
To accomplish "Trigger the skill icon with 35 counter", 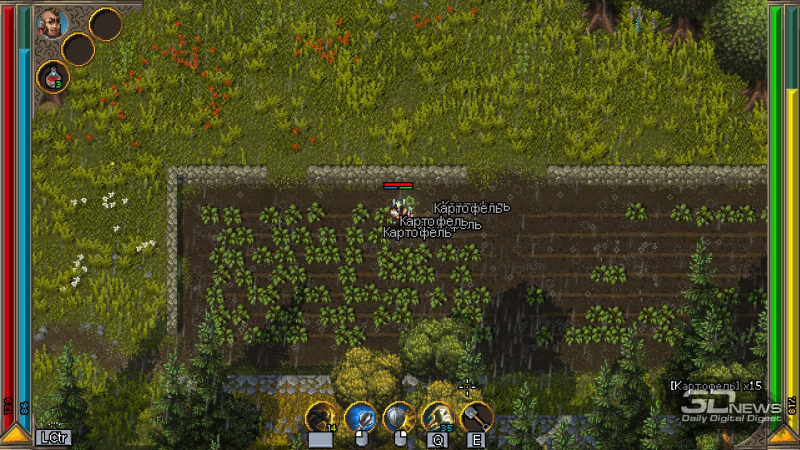I will coord(438,416).
